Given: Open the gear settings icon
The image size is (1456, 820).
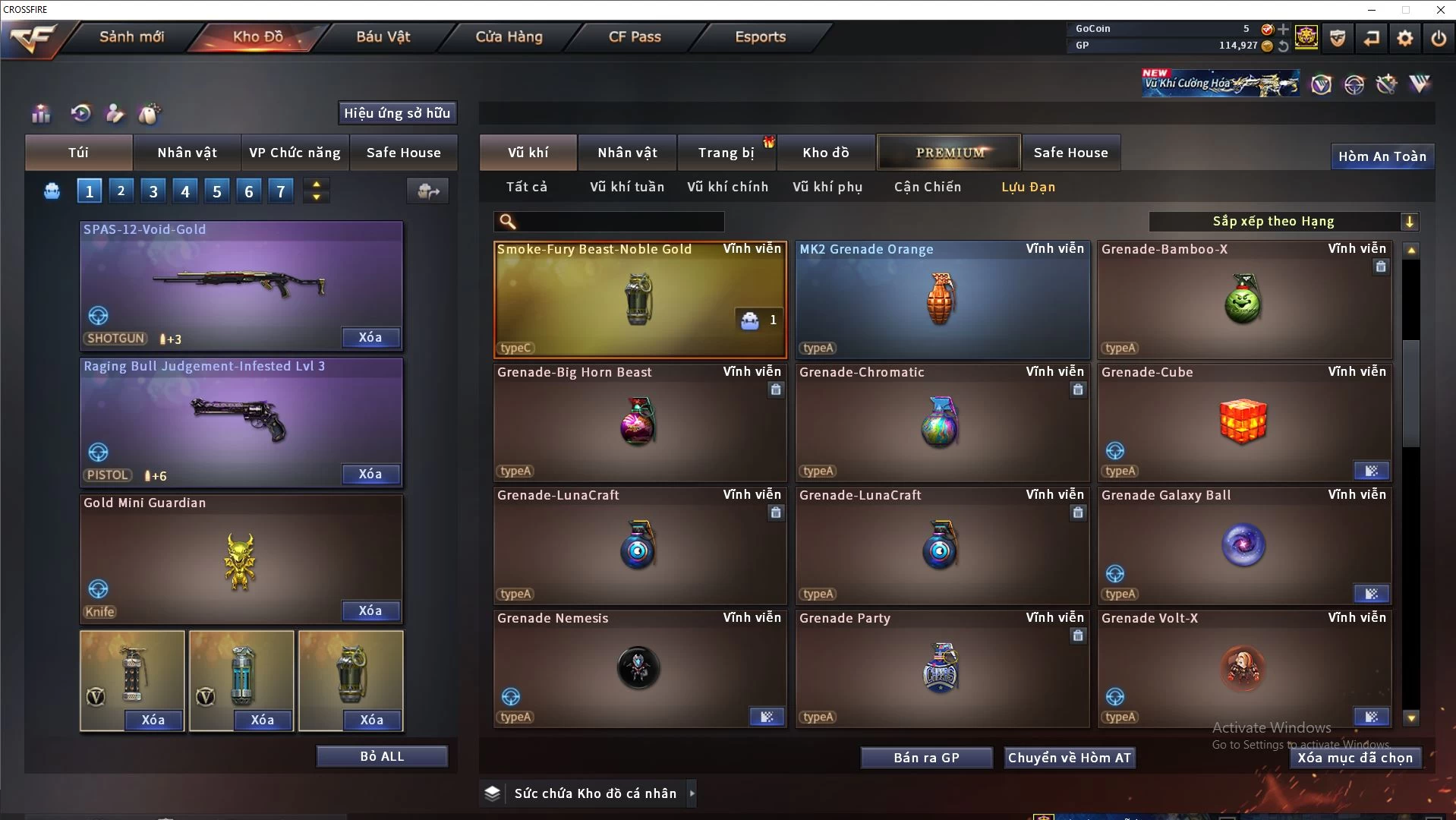Looking at the screenshot, I should [x=1404, y=38].
